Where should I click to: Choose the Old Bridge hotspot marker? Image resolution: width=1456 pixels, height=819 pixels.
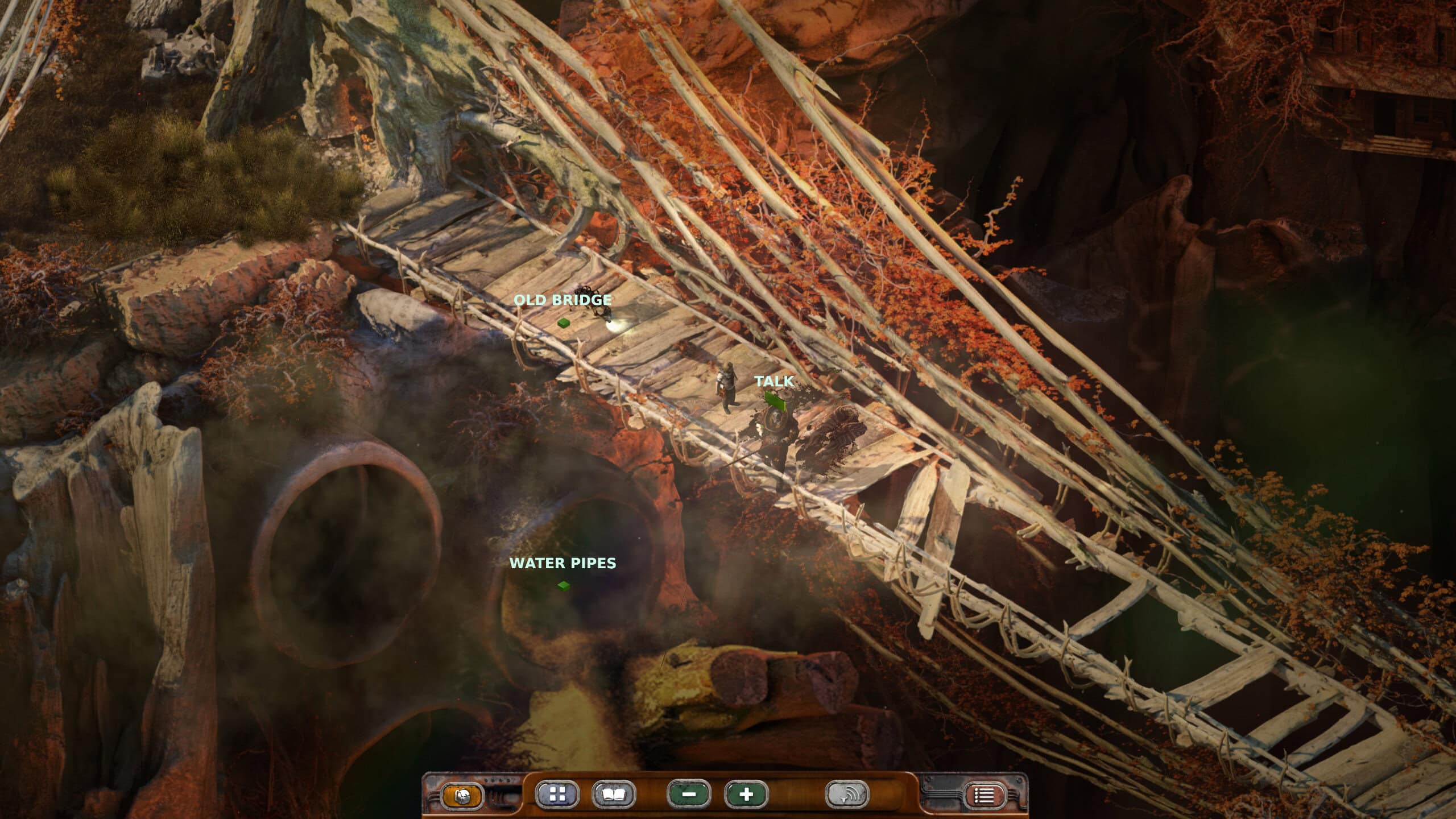click(x=564, y=323)
